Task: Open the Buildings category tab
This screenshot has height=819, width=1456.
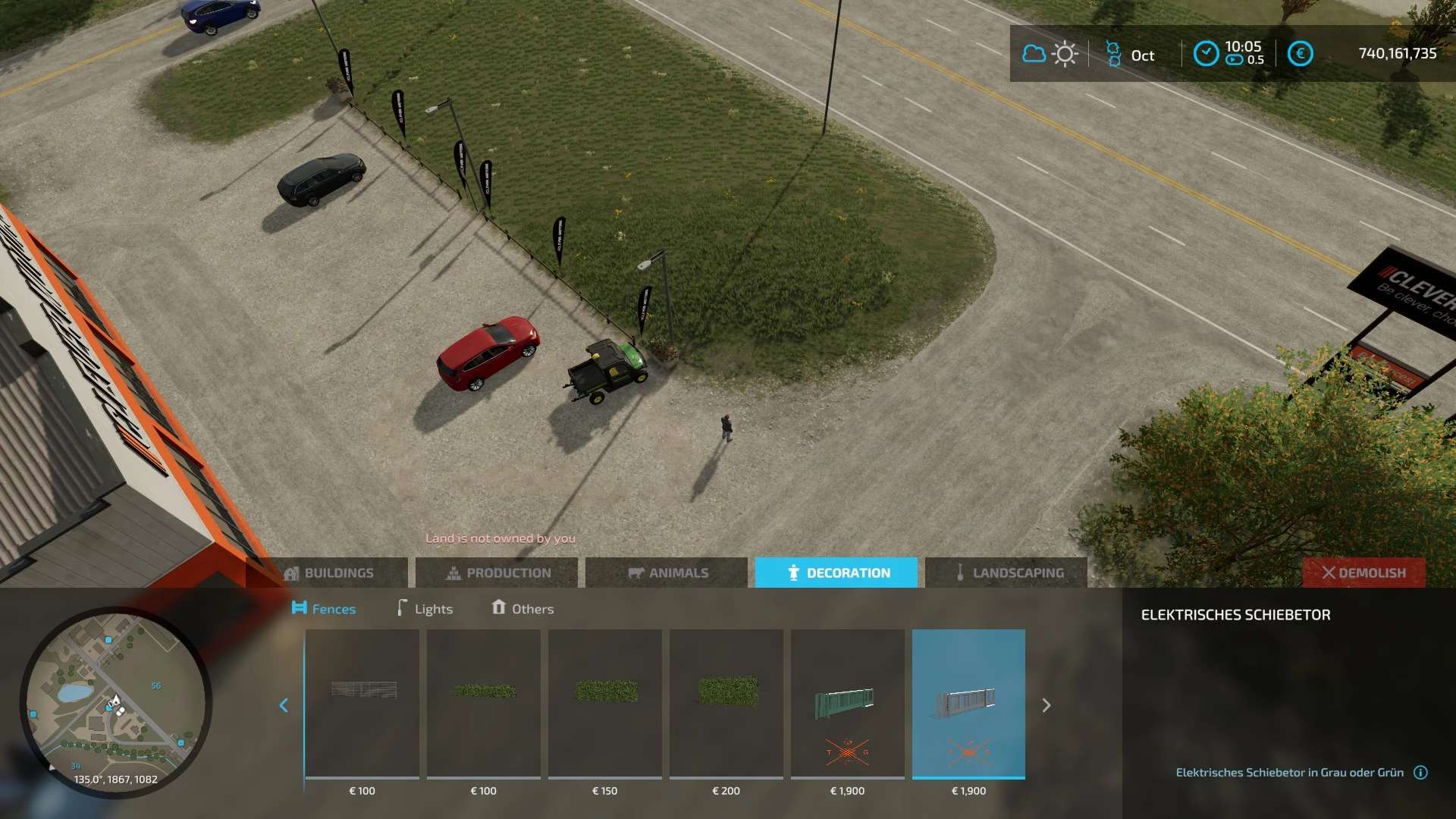Action: click(329, 573)
